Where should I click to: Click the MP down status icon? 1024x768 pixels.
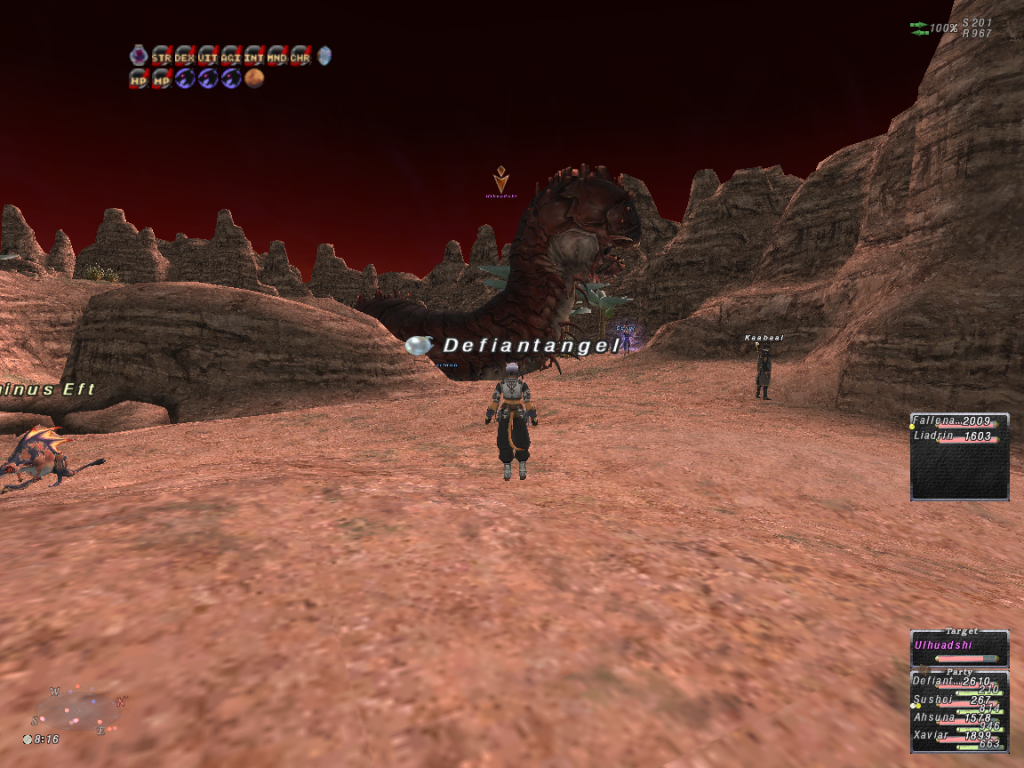tap(161, 78)
